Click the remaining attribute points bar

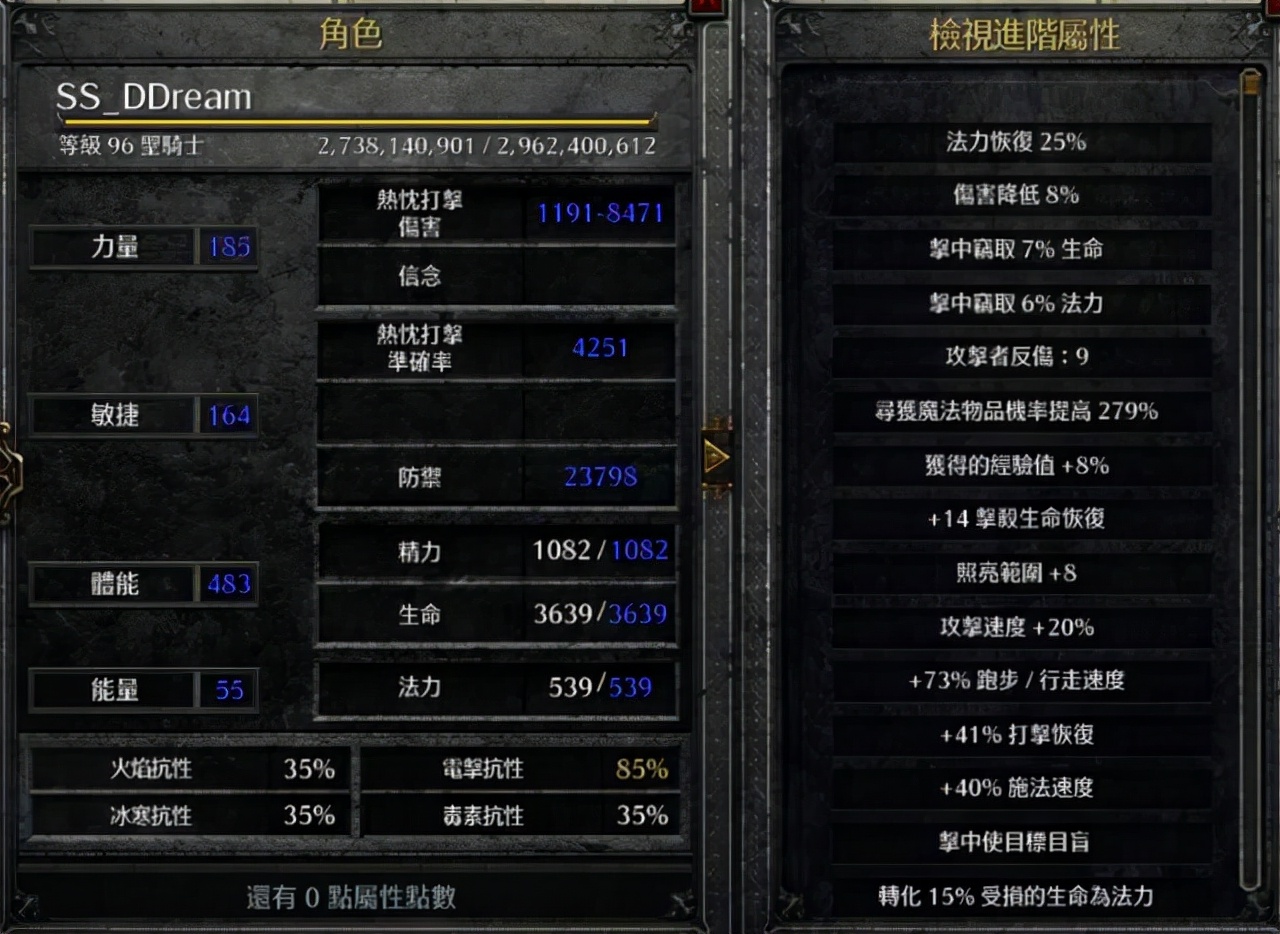(349, 899)
